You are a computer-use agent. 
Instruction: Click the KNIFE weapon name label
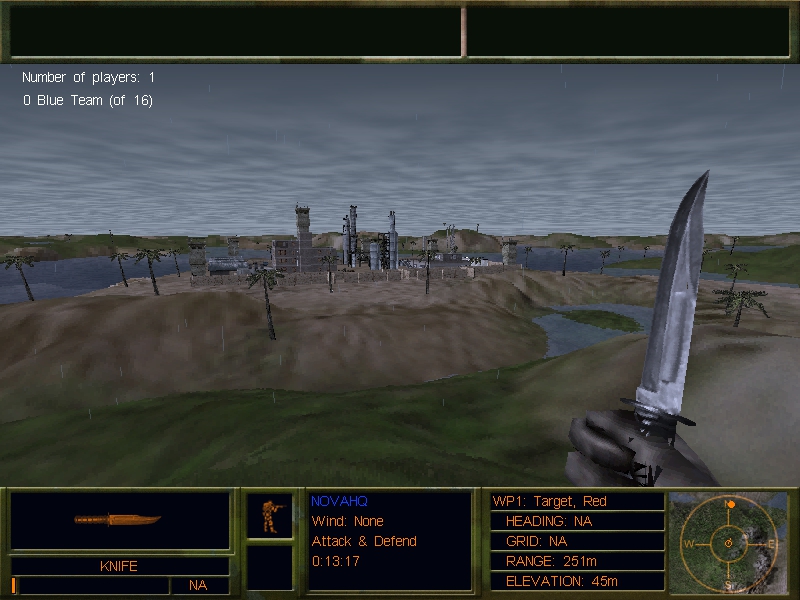[x=119, y=566]
